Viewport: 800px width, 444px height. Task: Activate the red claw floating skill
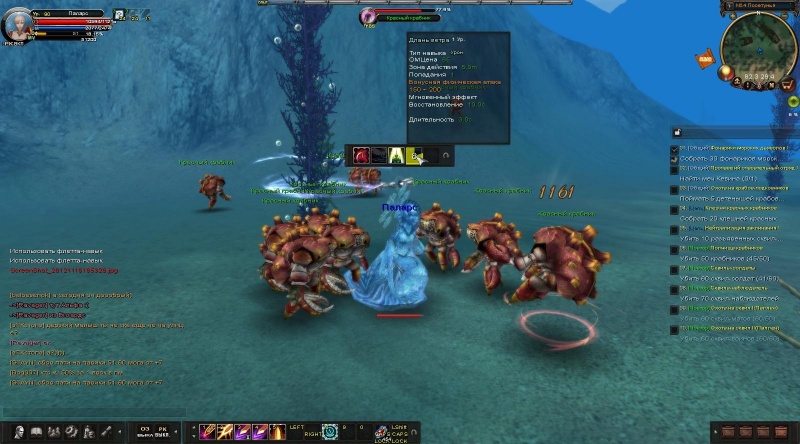point(361,155)
